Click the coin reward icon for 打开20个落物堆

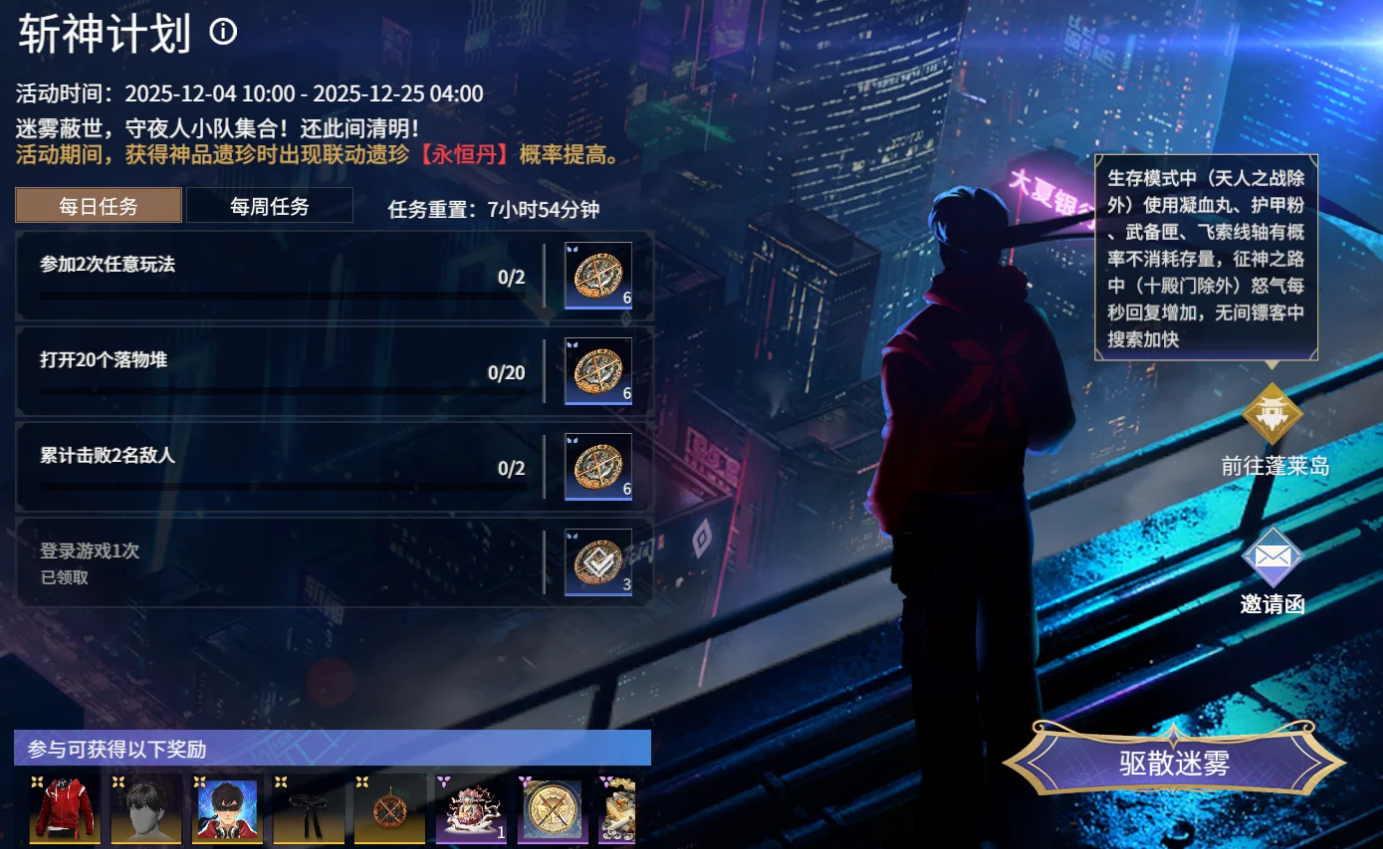click(x=600, y=369)
